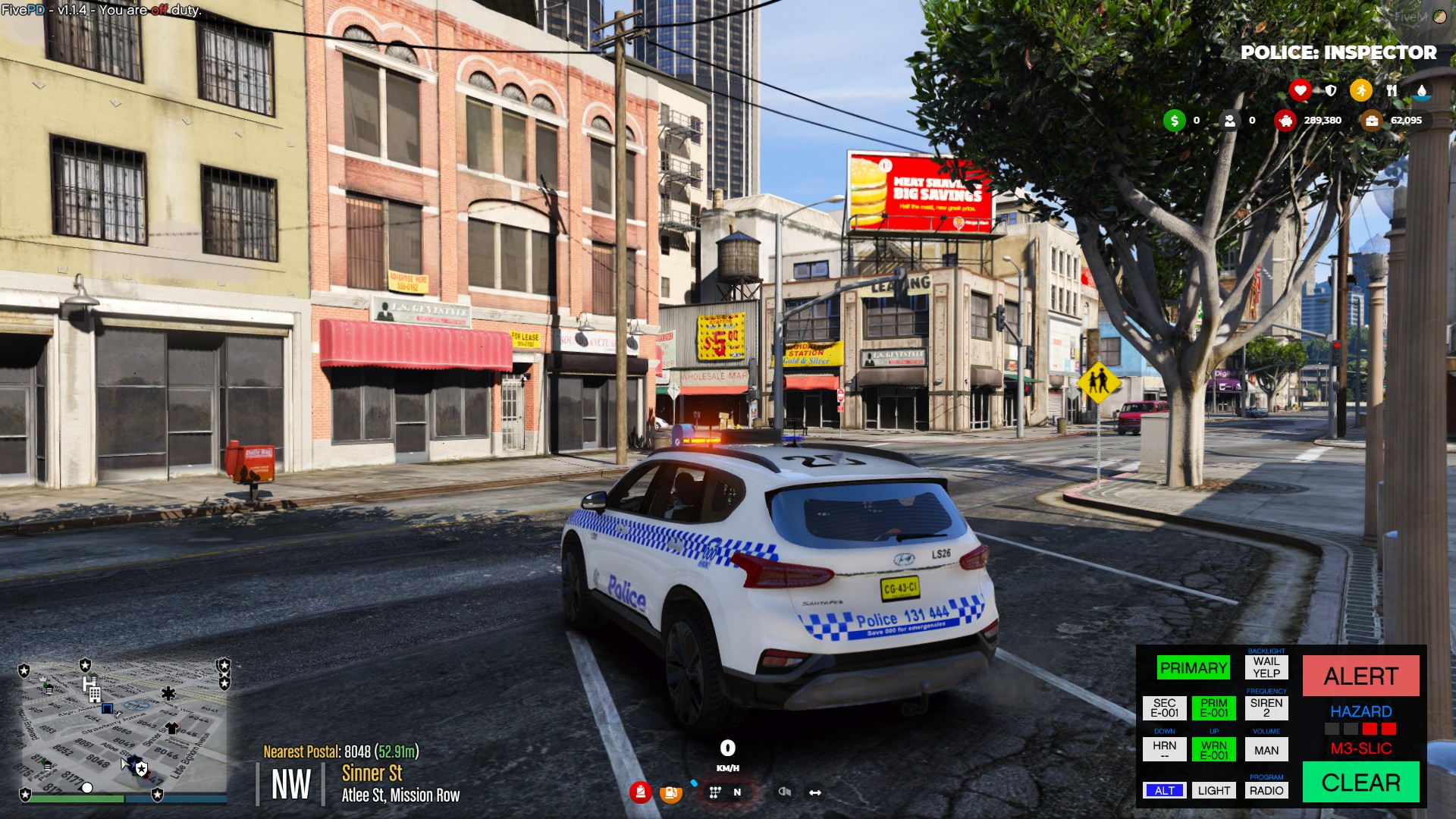1456x819 pixels.
Task: Click the red health heart icon
Action: click(x=1301, y=90)
